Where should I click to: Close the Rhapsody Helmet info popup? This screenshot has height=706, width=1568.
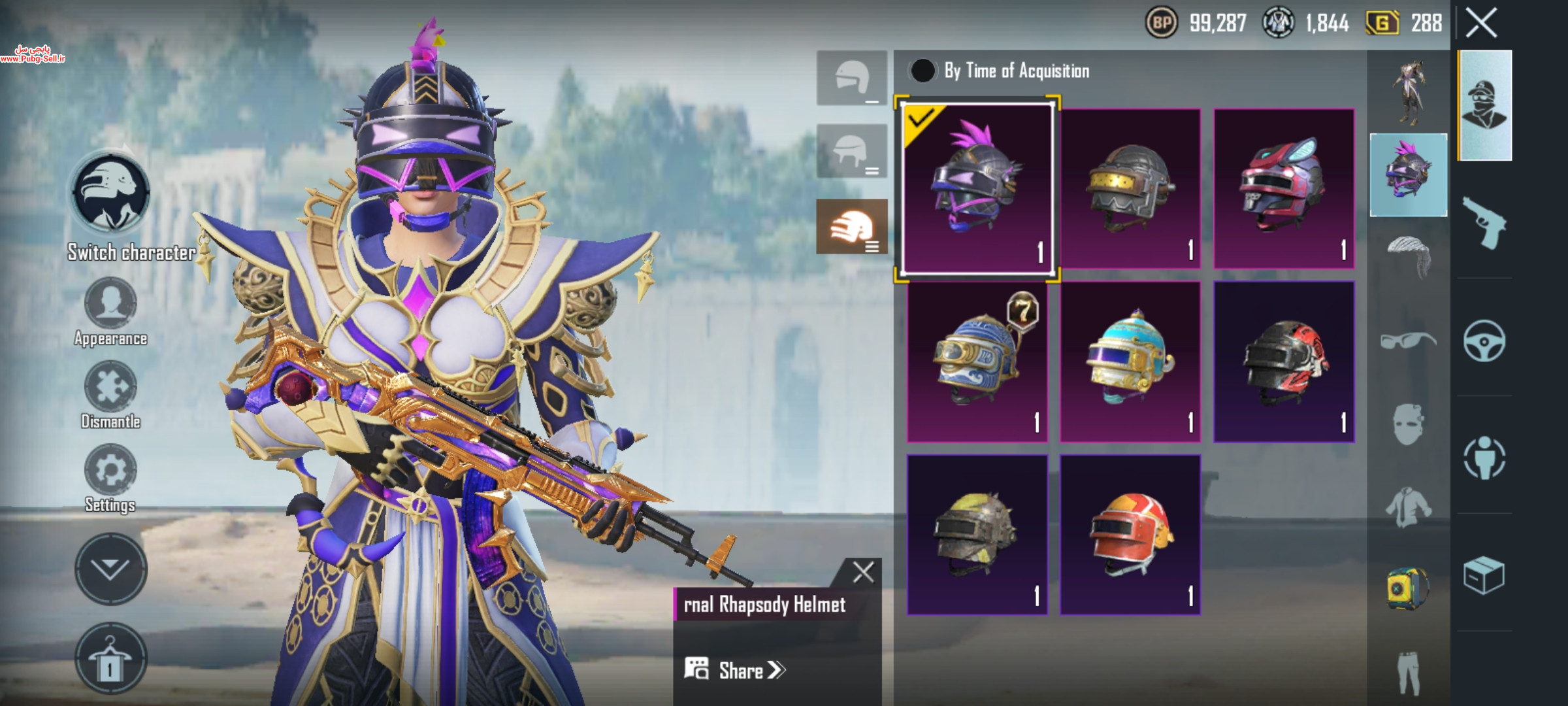863,573
